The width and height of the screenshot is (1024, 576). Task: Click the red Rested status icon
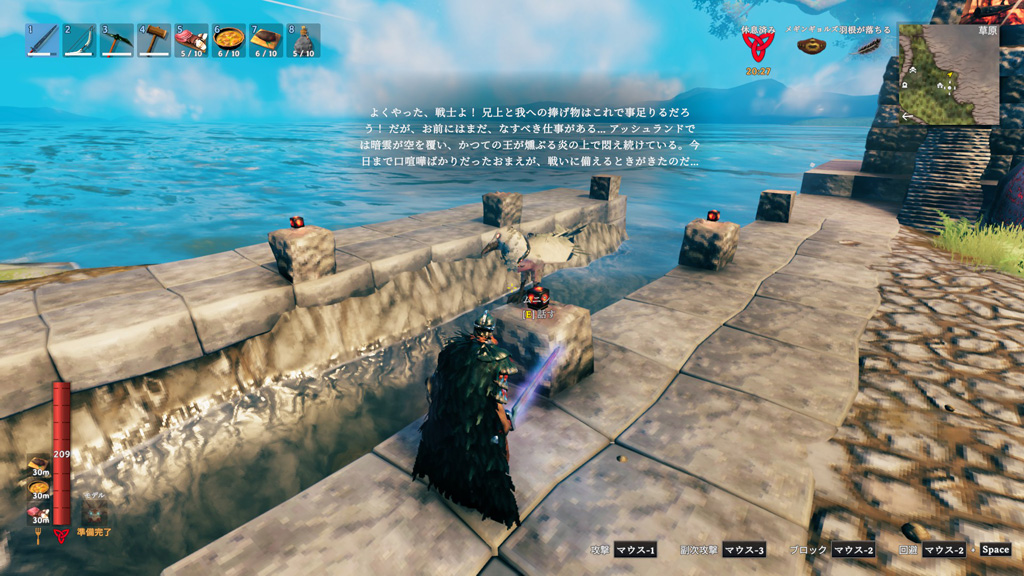[757, 47]
